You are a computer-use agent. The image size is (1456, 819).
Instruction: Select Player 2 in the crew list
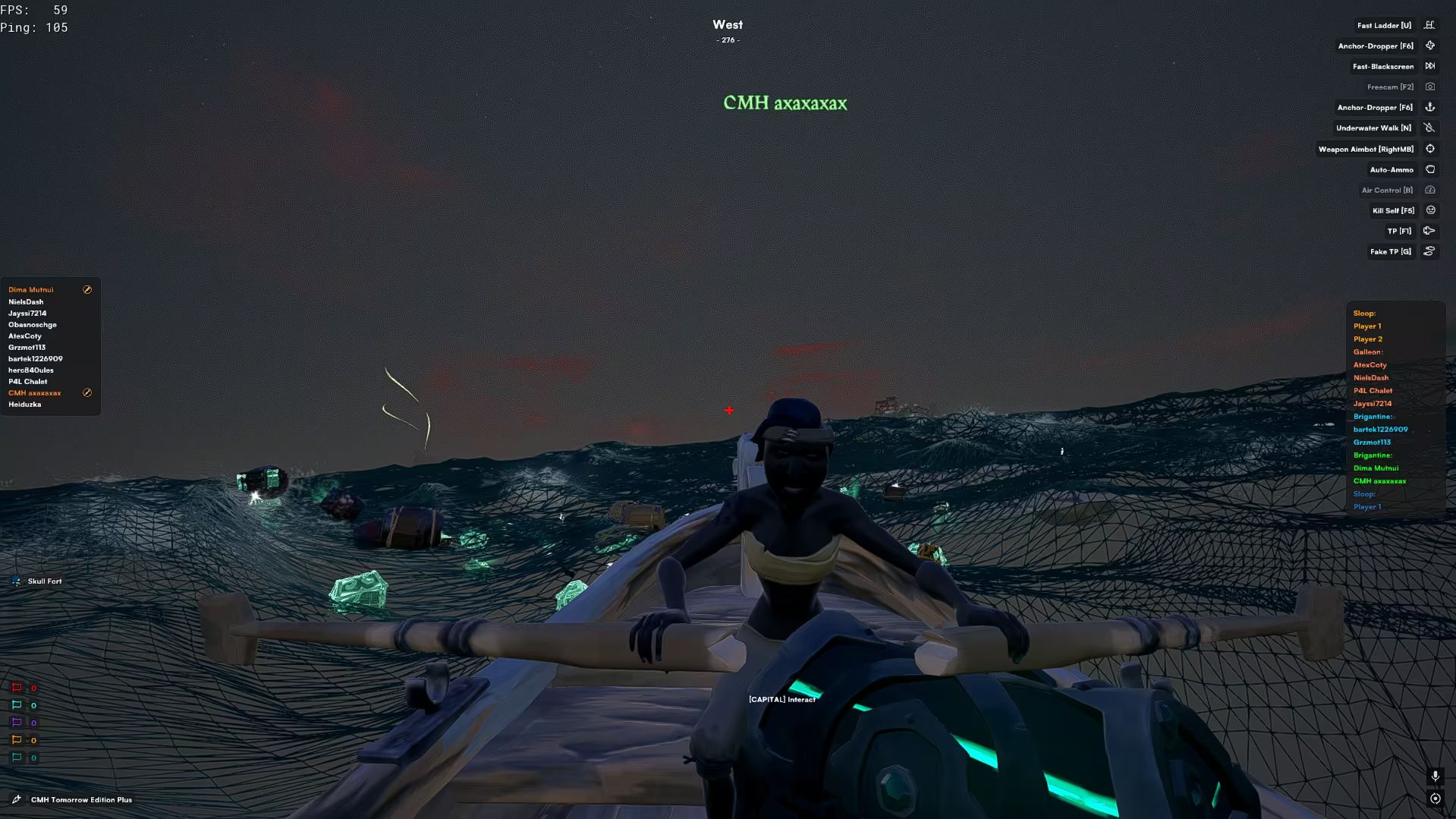point(1367,339)
